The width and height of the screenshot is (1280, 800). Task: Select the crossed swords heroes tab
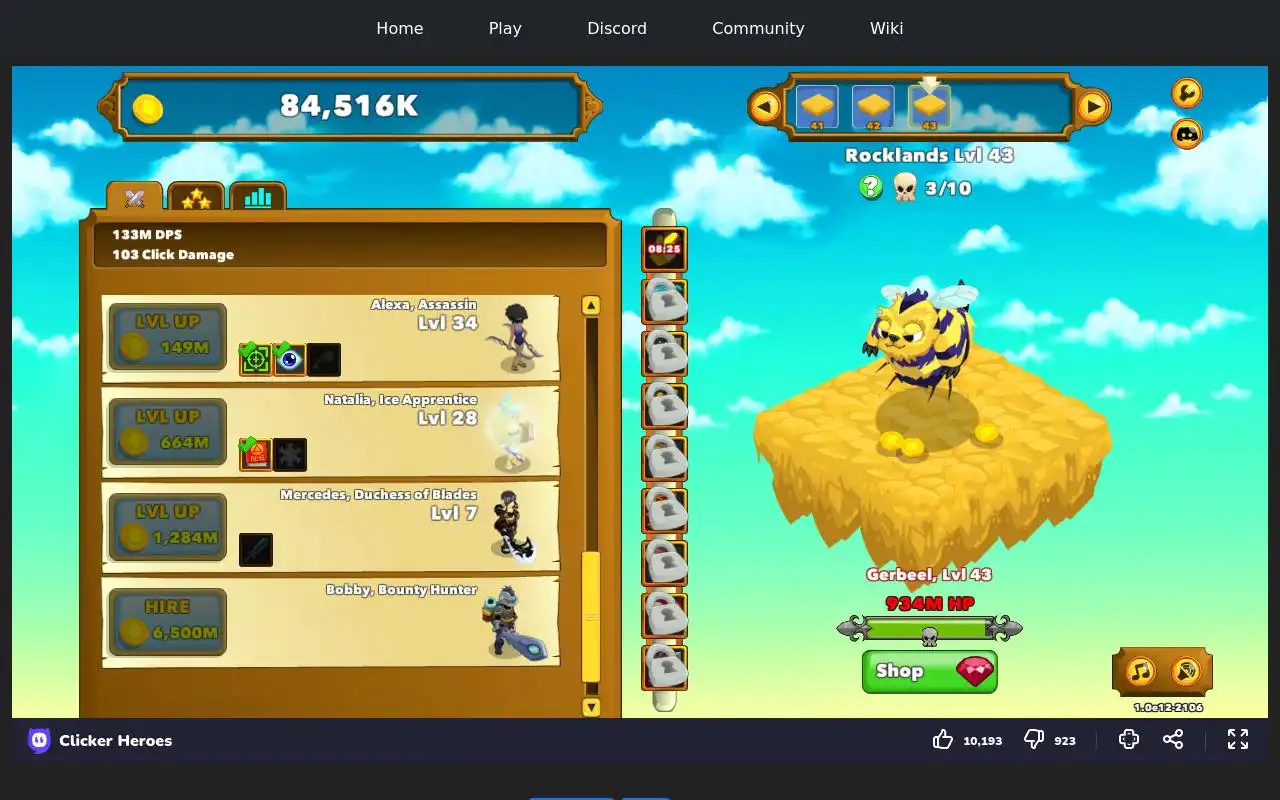(x=135, y=198)
